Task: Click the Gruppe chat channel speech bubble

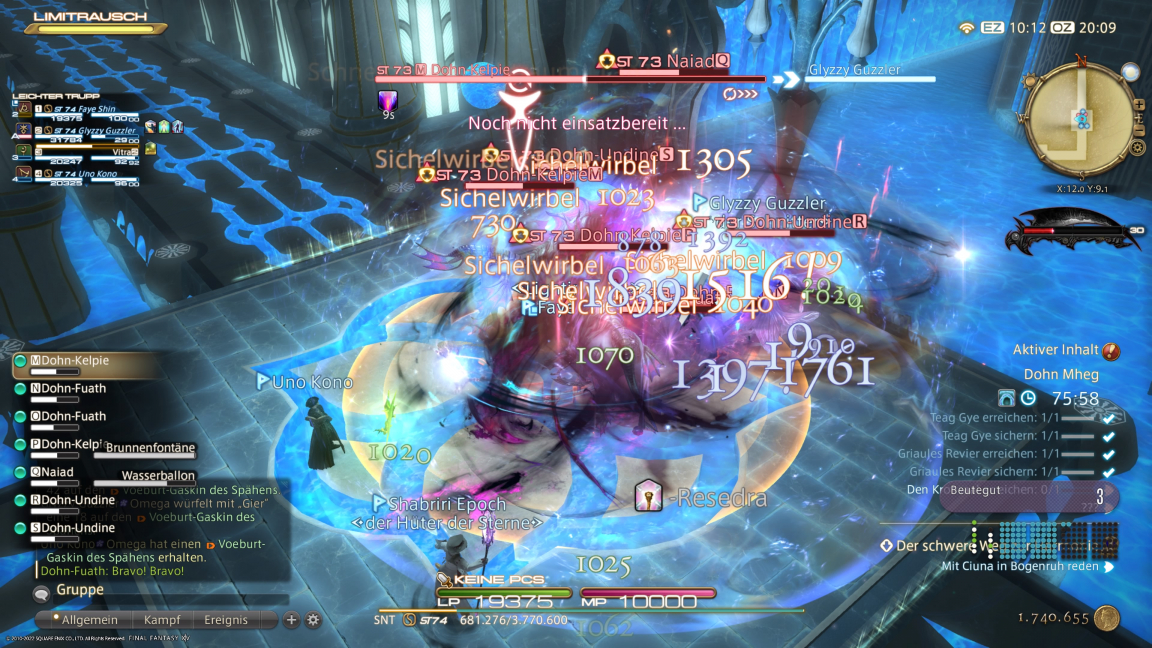Action: click(x=42, y=593)
